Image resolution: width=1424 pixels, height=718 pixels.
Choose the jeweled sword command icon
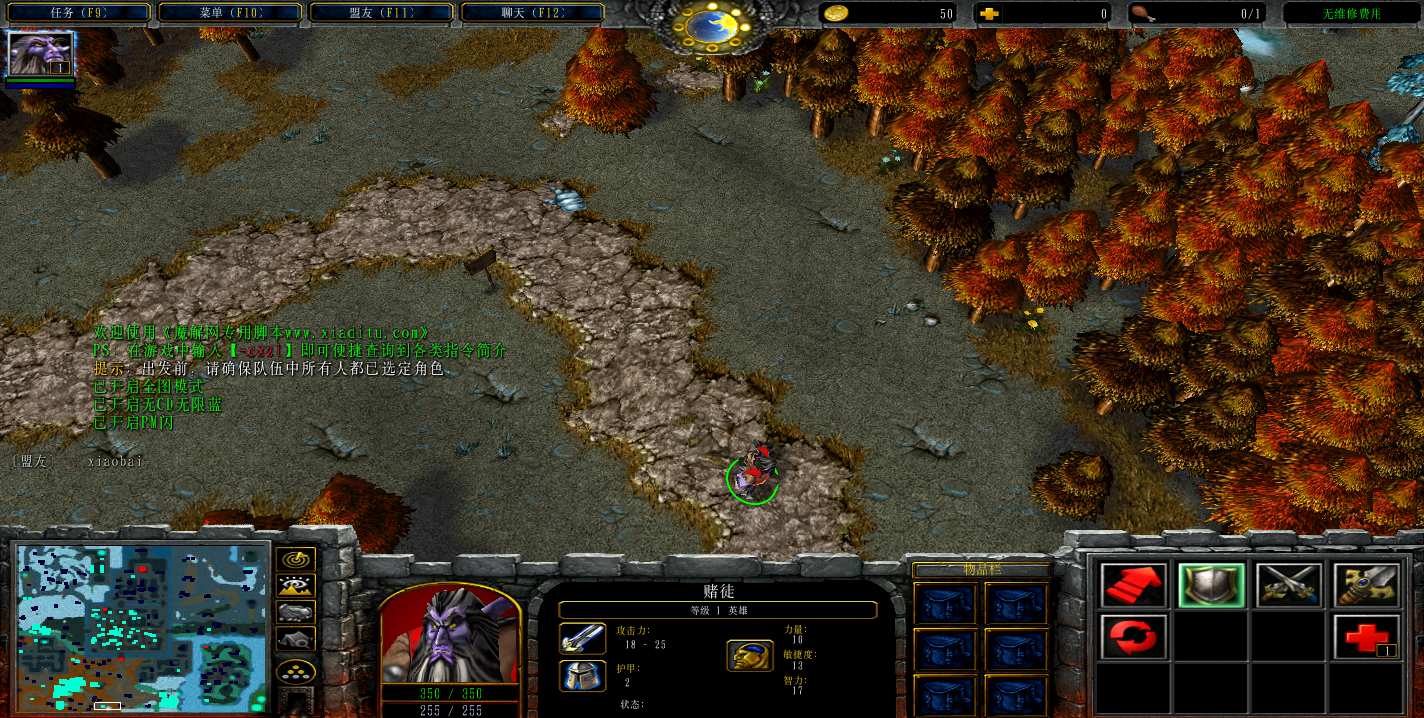tap(1366, 586)
